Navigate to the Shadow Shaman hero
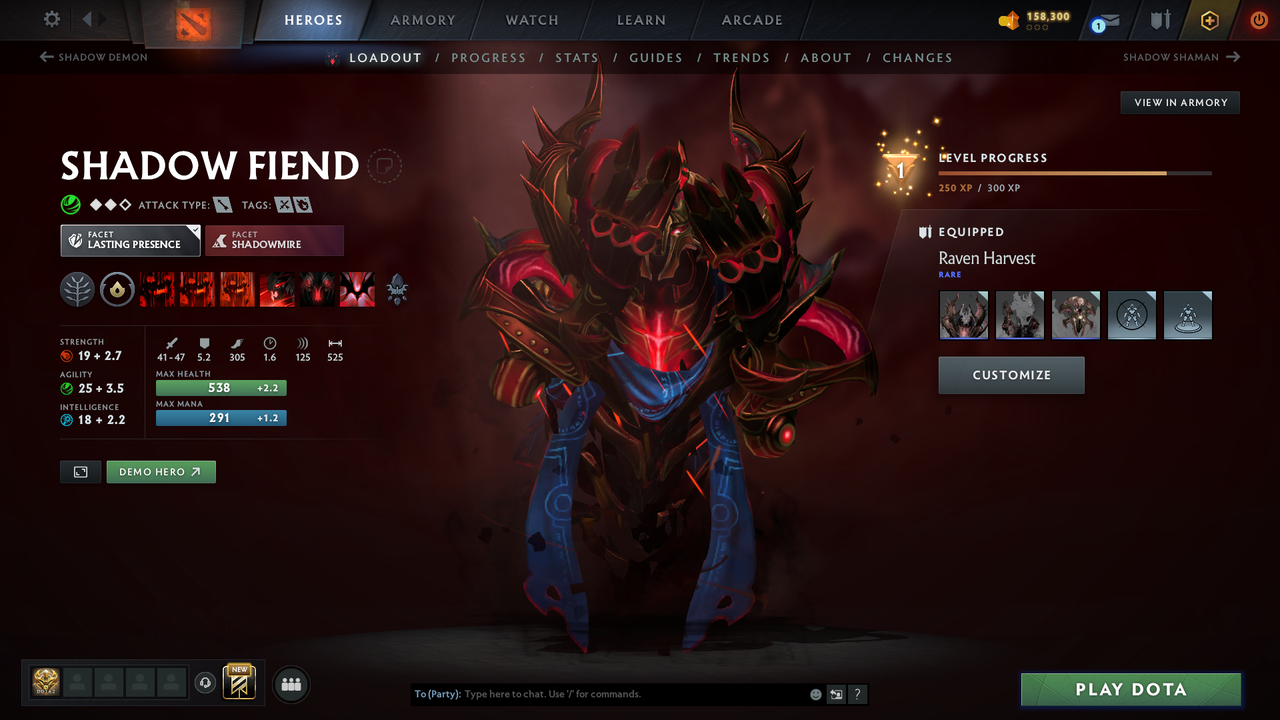The height and width of the screenshot is (720, 1280). click(1181, 57)
